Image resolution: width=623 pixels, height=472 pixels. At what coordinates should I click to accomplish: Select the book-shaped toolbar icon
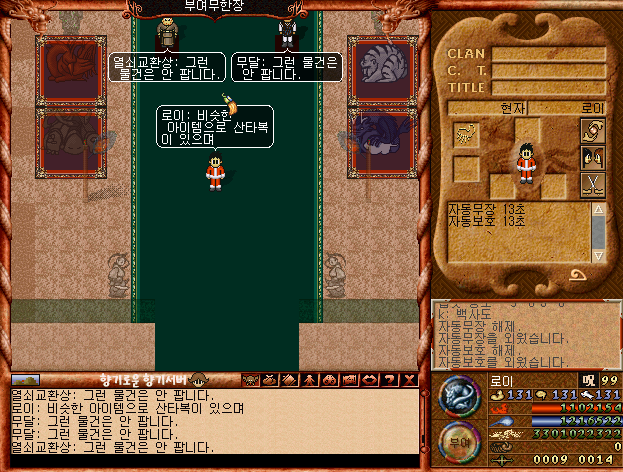[287, 380]
